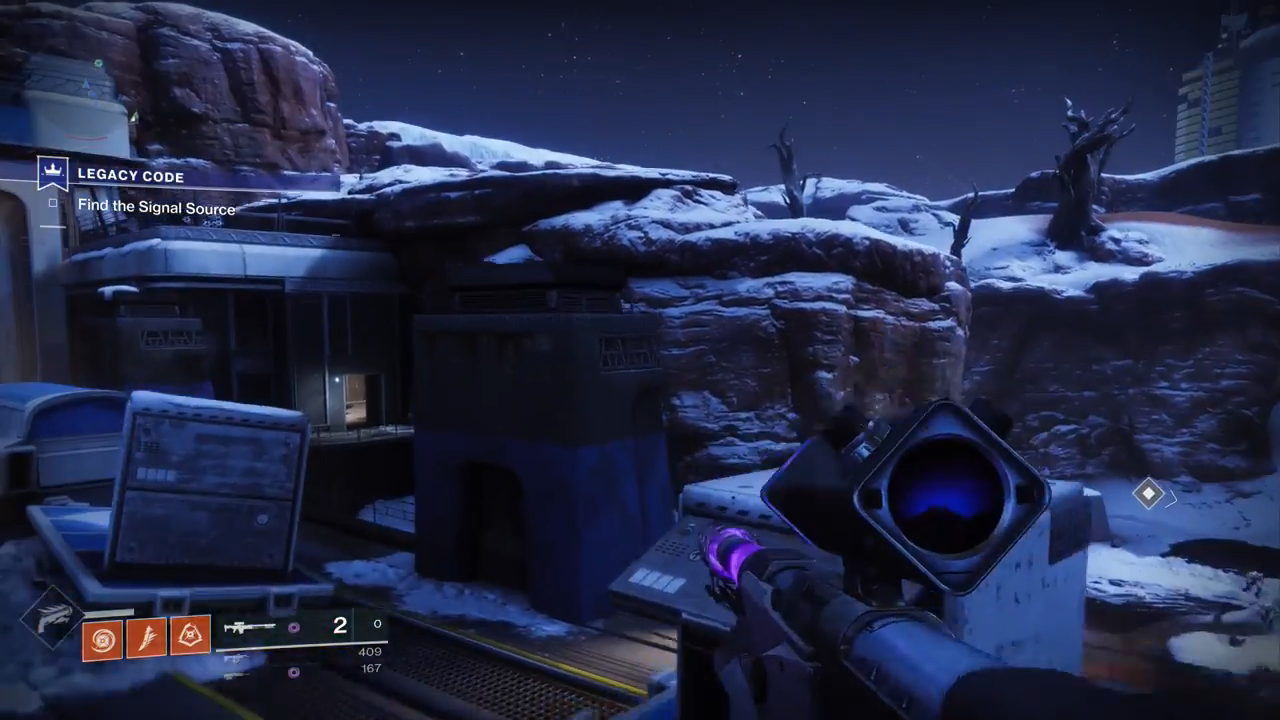Trigger the throwing knife melee ability

pos(146,638)
